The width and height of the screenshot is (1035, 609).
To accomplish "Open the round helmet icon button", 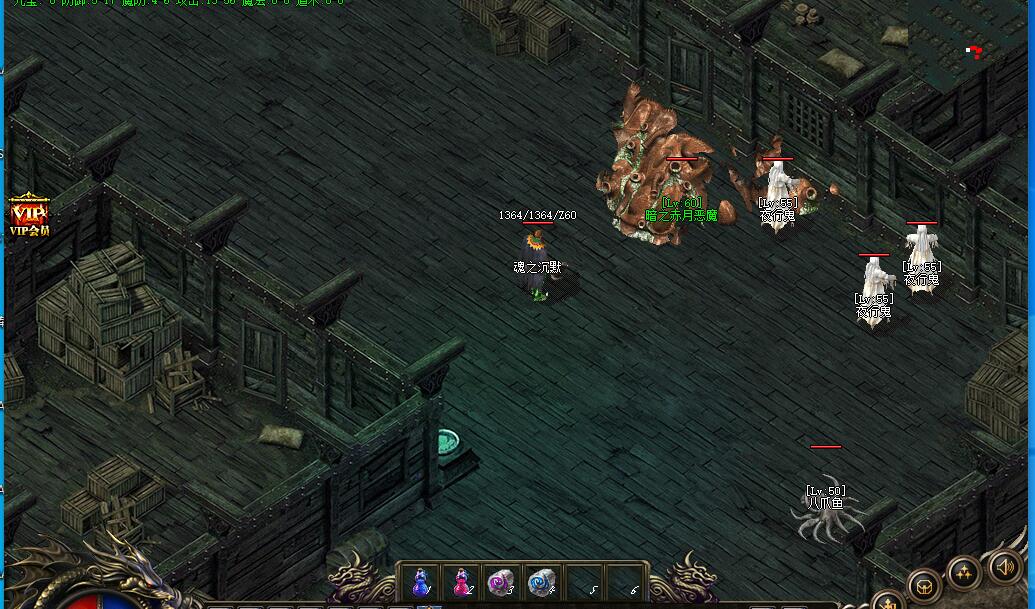I will click(924, 585).
